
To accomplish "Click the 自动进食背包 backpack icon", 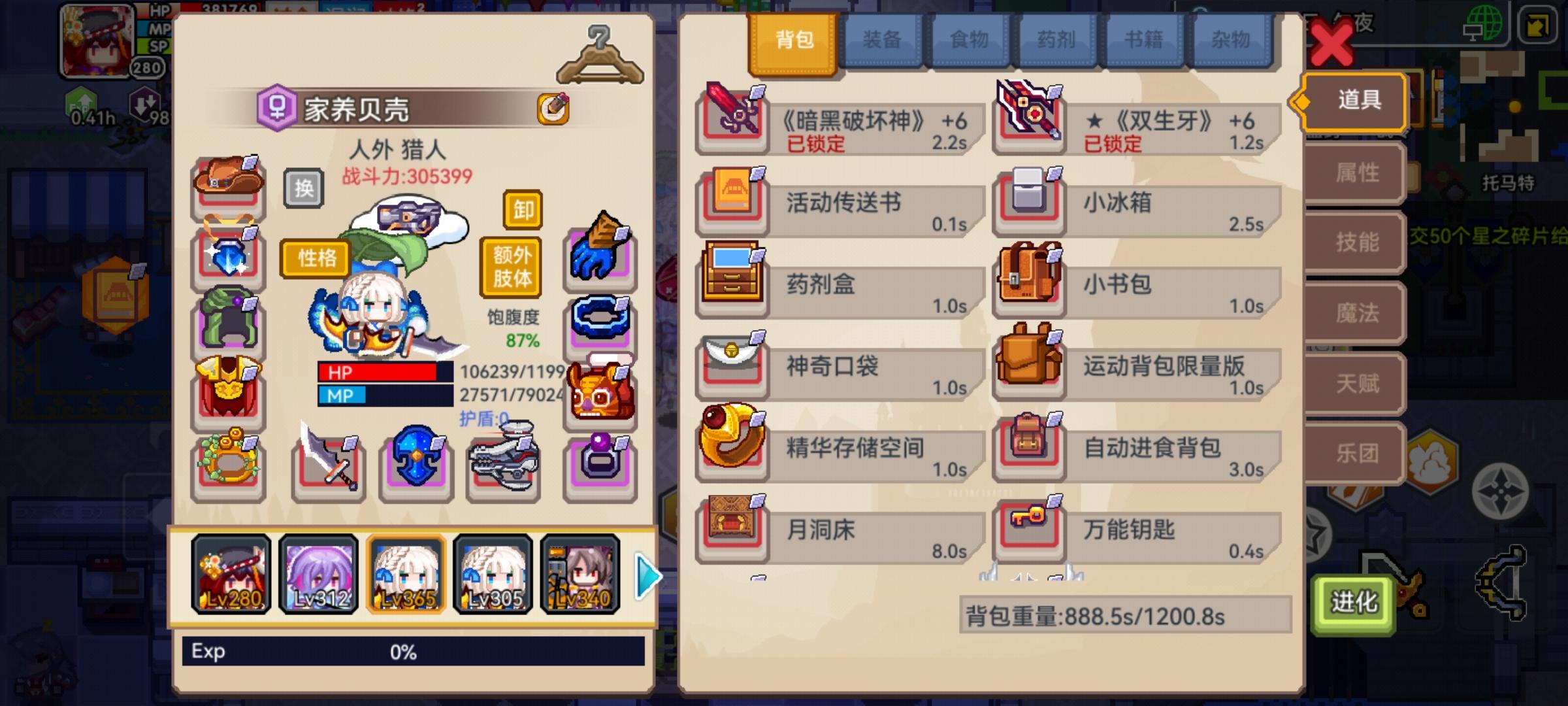I will pos(1029,448).
